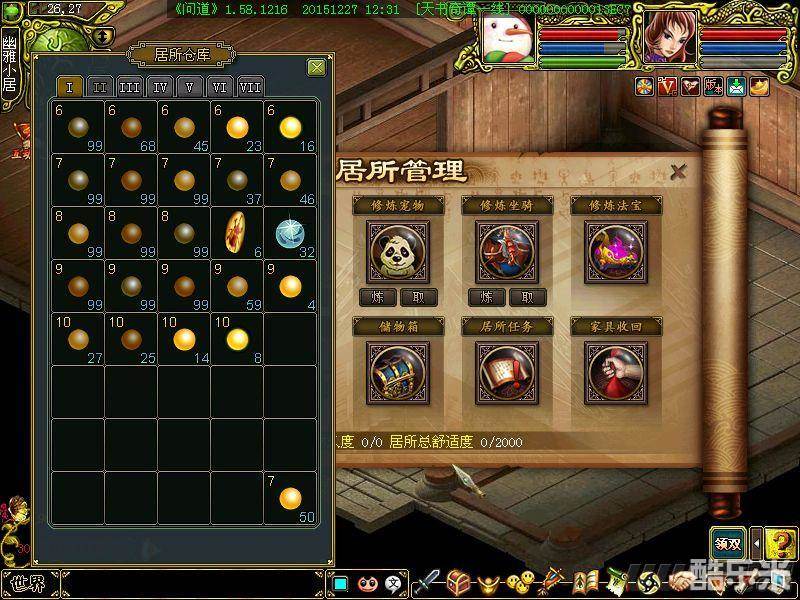Pick the blue crystal orb item slot
The width and height of the screenshot is (800, 600).
point(289,232)
